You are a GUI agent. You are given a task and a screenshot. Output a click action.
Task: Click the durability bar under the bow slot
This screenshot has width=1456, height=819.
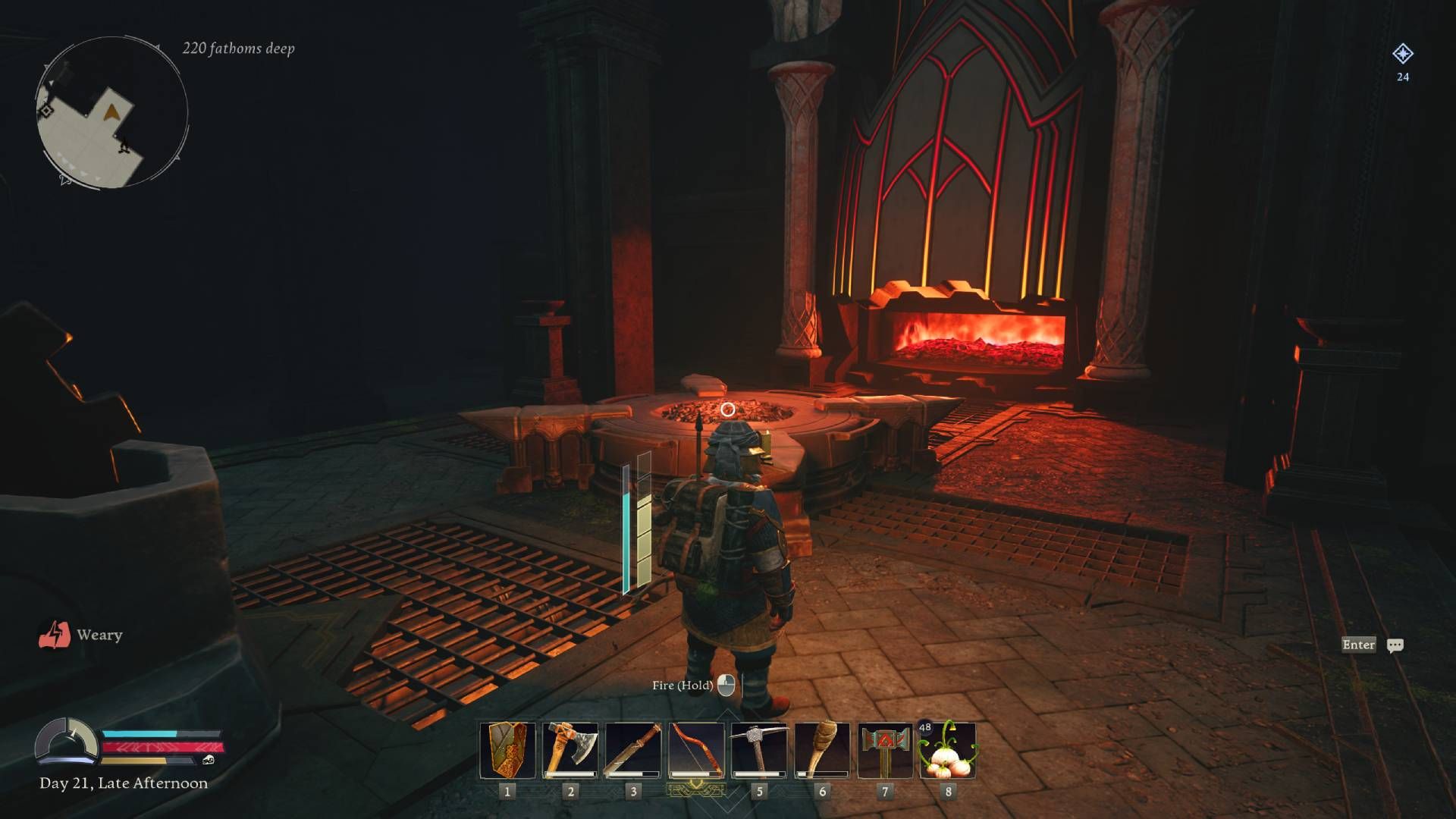695,773
